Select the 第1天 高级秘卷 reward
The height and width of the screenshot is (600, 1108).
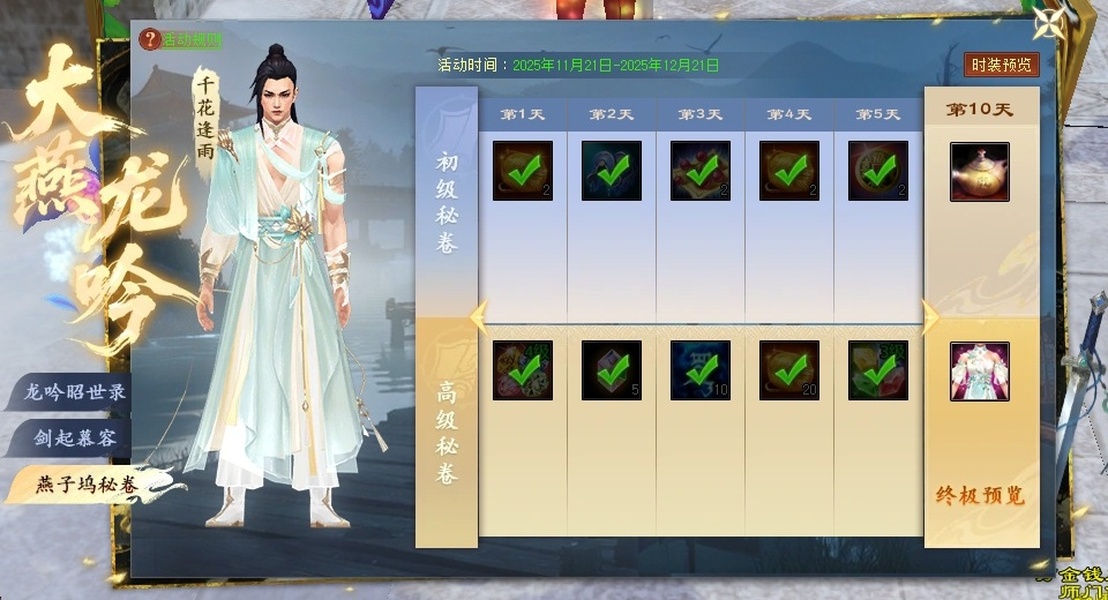[523, 370]
